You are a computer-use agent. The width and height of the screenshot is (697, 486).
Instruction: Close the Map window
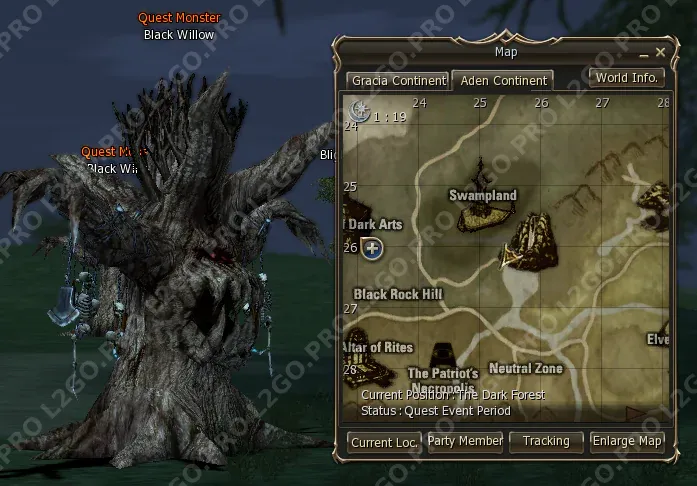(x=660, y=52)
